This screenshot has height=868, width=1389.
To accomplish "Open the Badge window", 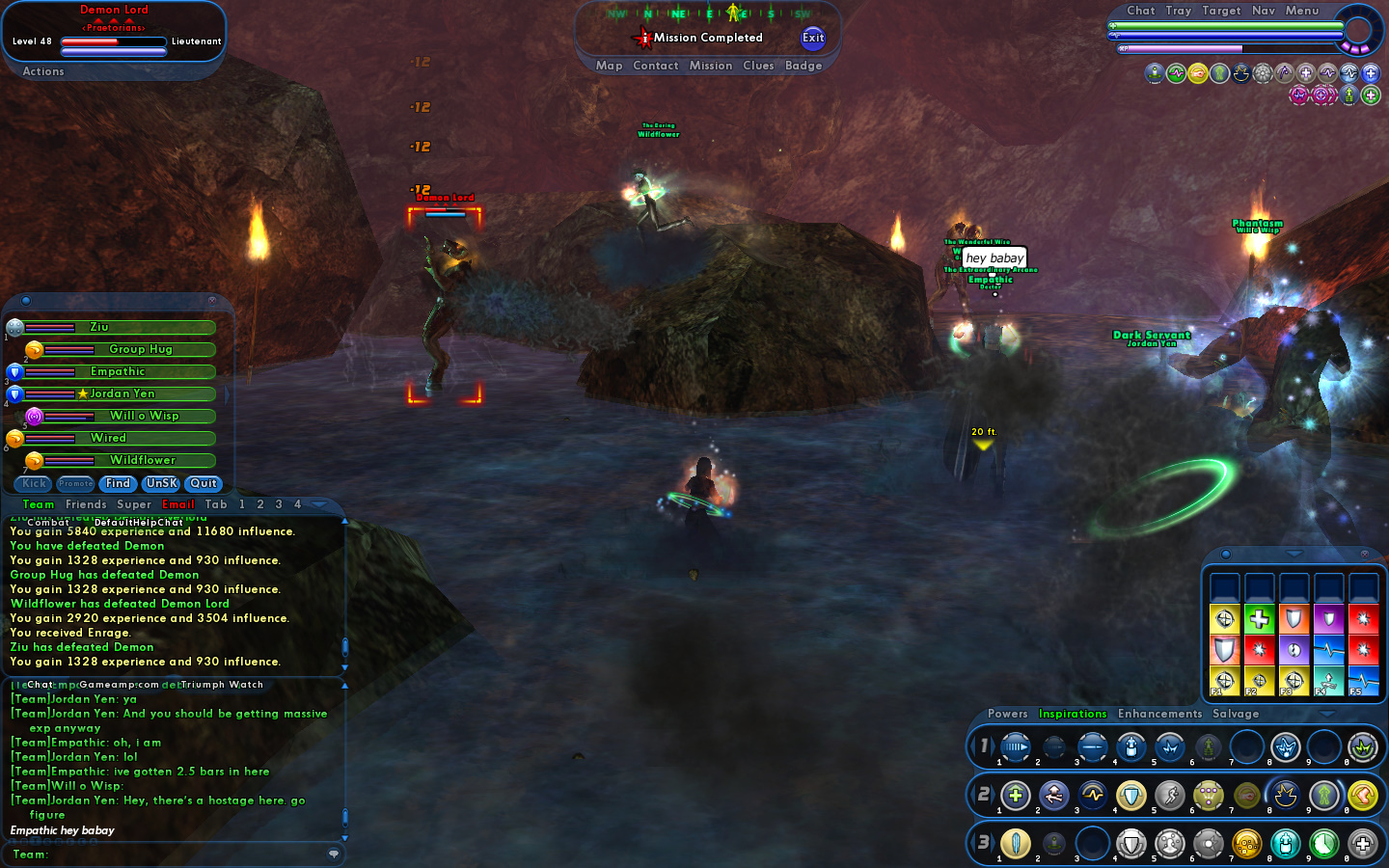I will tap(803, 66).
